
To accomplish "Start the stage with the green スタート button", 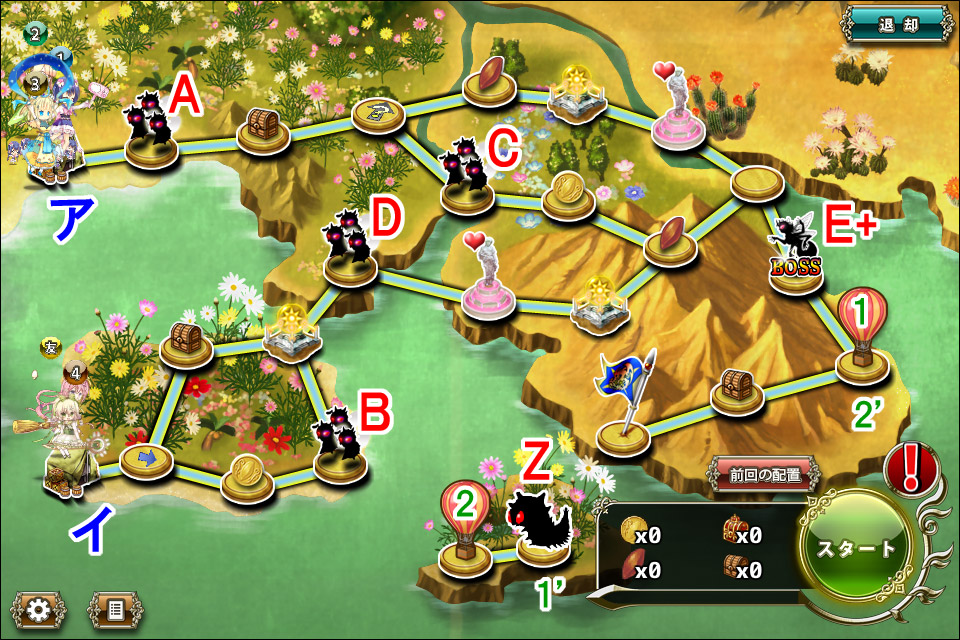I will (855, 548).
